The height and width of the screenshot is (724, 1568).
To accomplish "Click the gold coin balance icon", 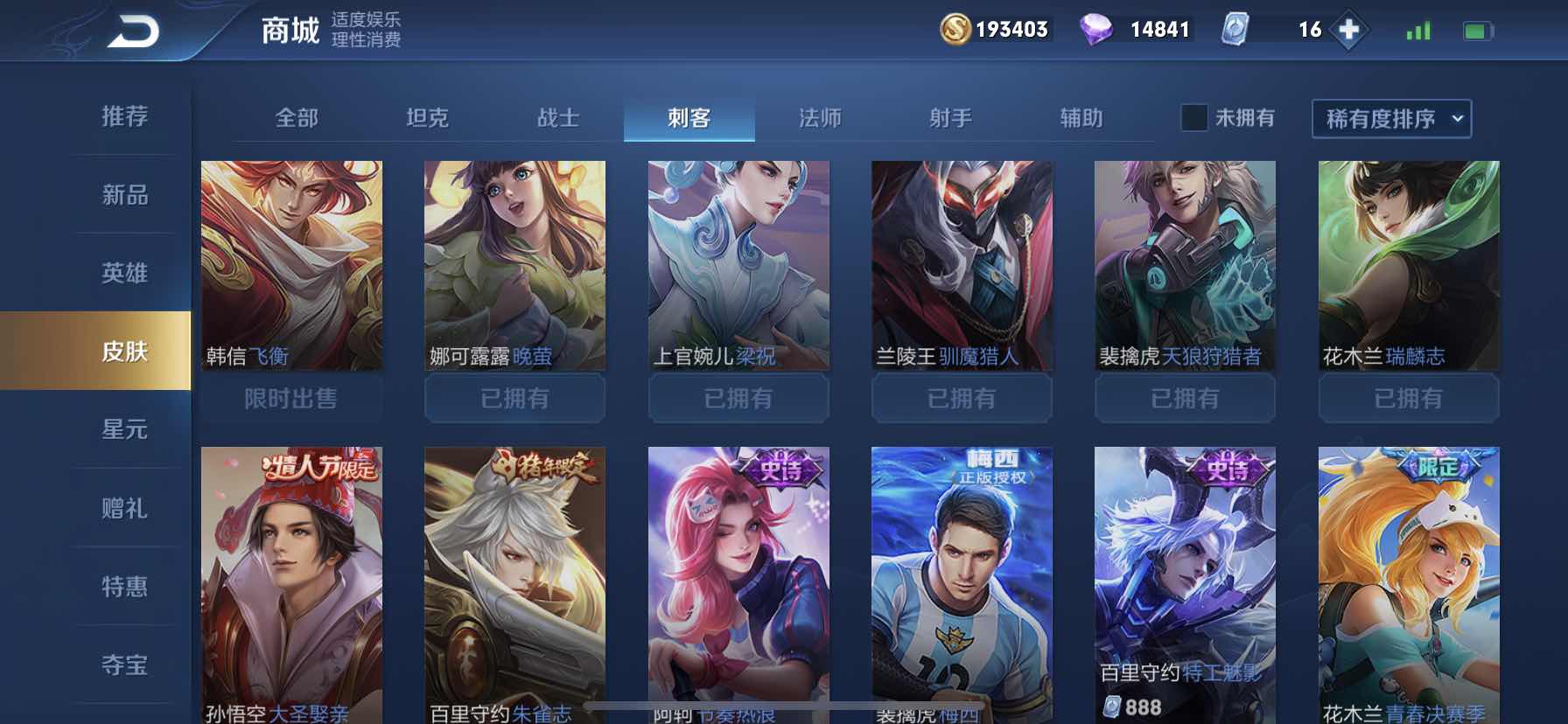I will pos(954,30).
